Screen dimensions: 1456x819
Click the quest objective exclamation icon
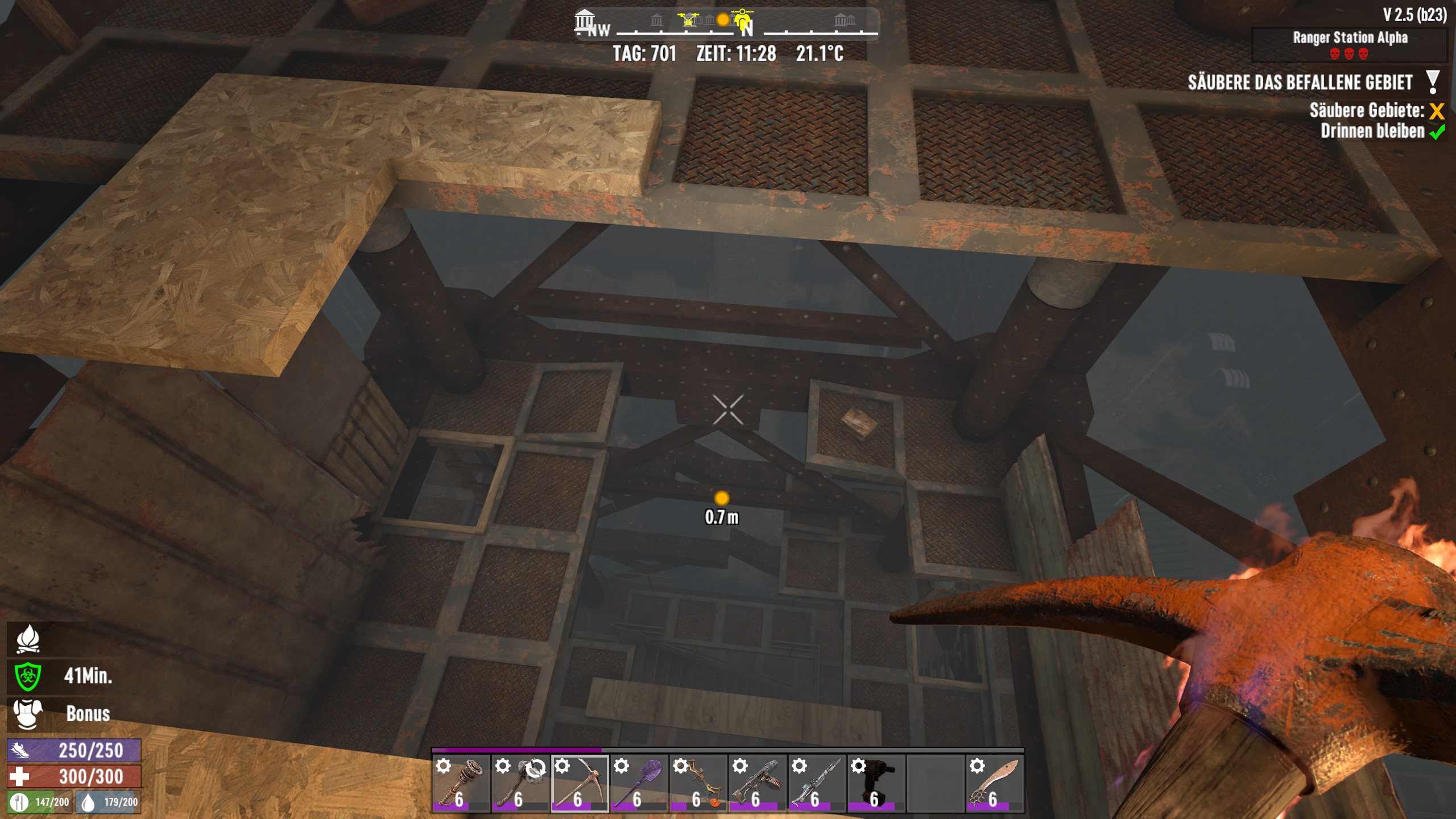tap(1433, 82)
